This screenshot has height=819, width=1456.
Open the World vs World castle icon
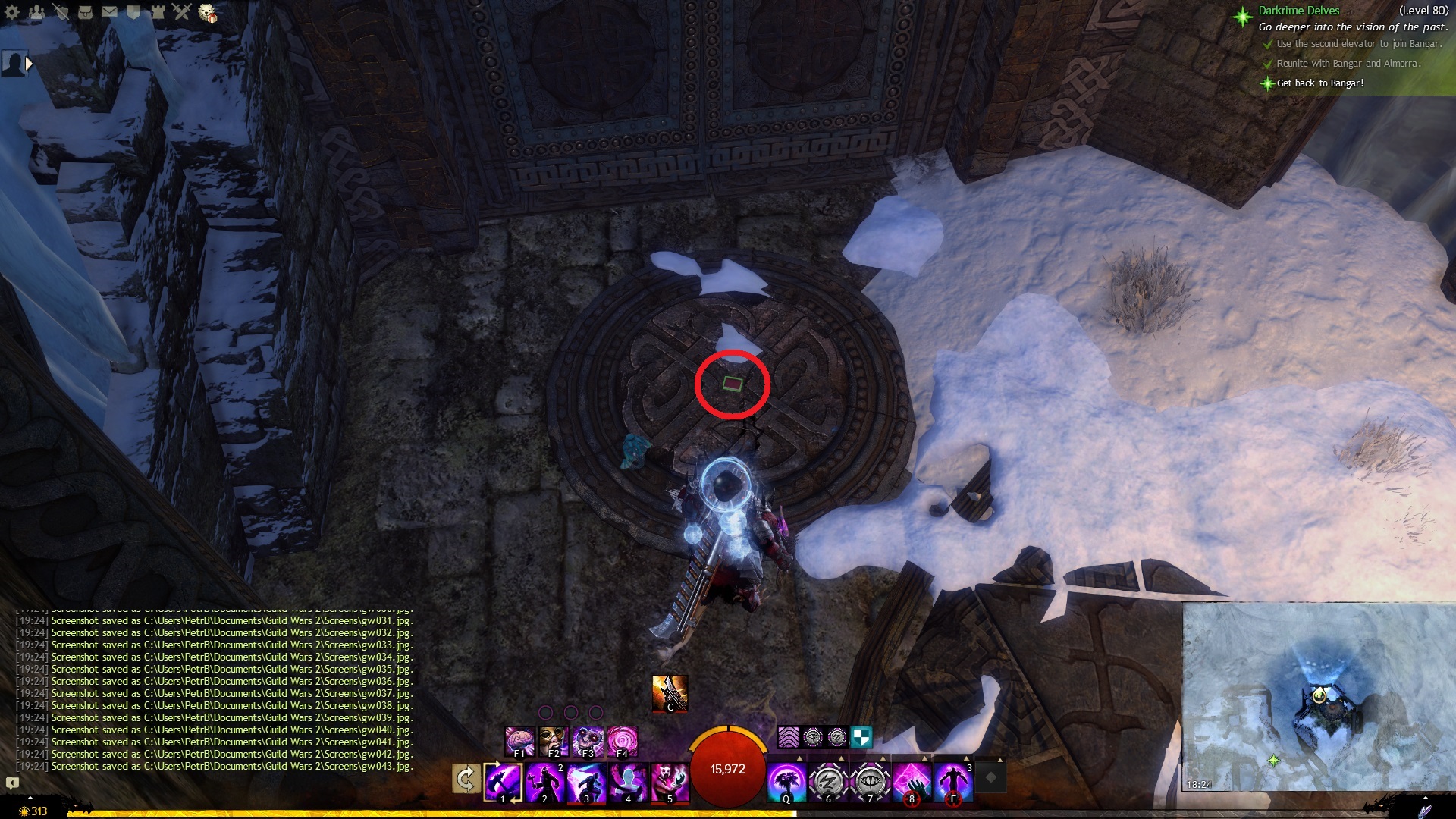(158, 12)
